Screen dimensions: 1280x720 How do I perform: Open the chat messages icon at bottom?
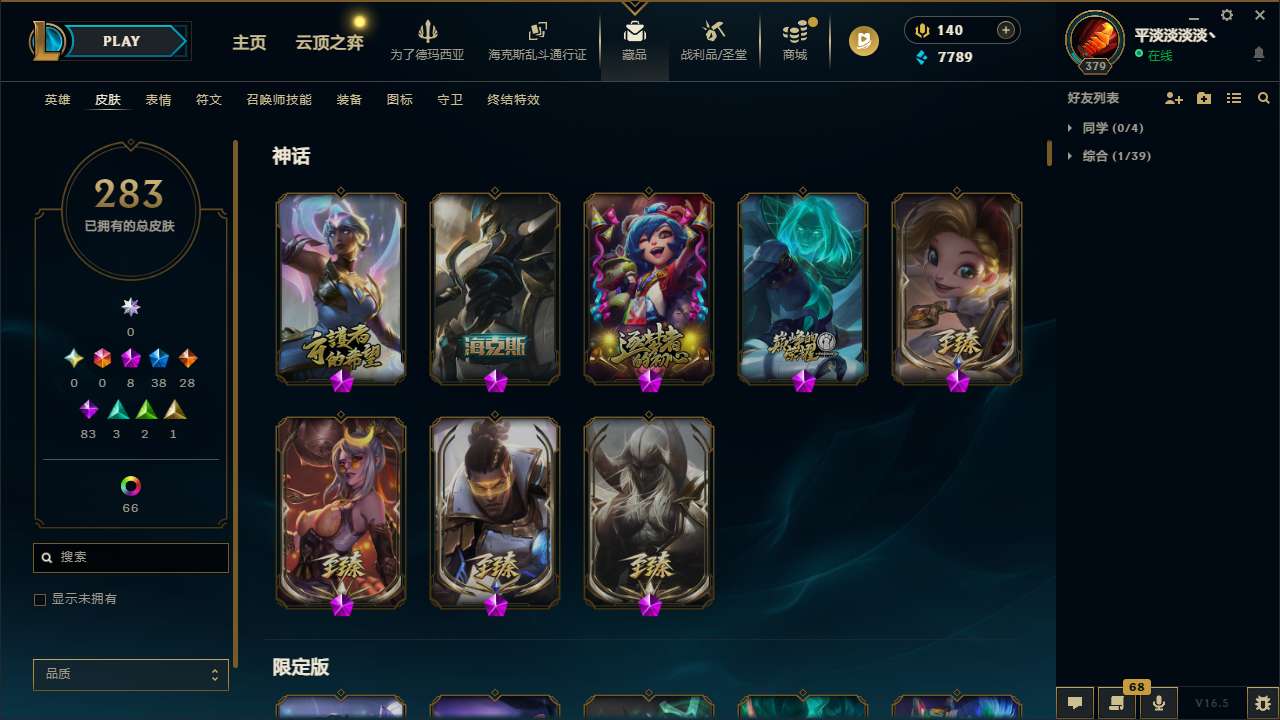tap(1073, 701)
